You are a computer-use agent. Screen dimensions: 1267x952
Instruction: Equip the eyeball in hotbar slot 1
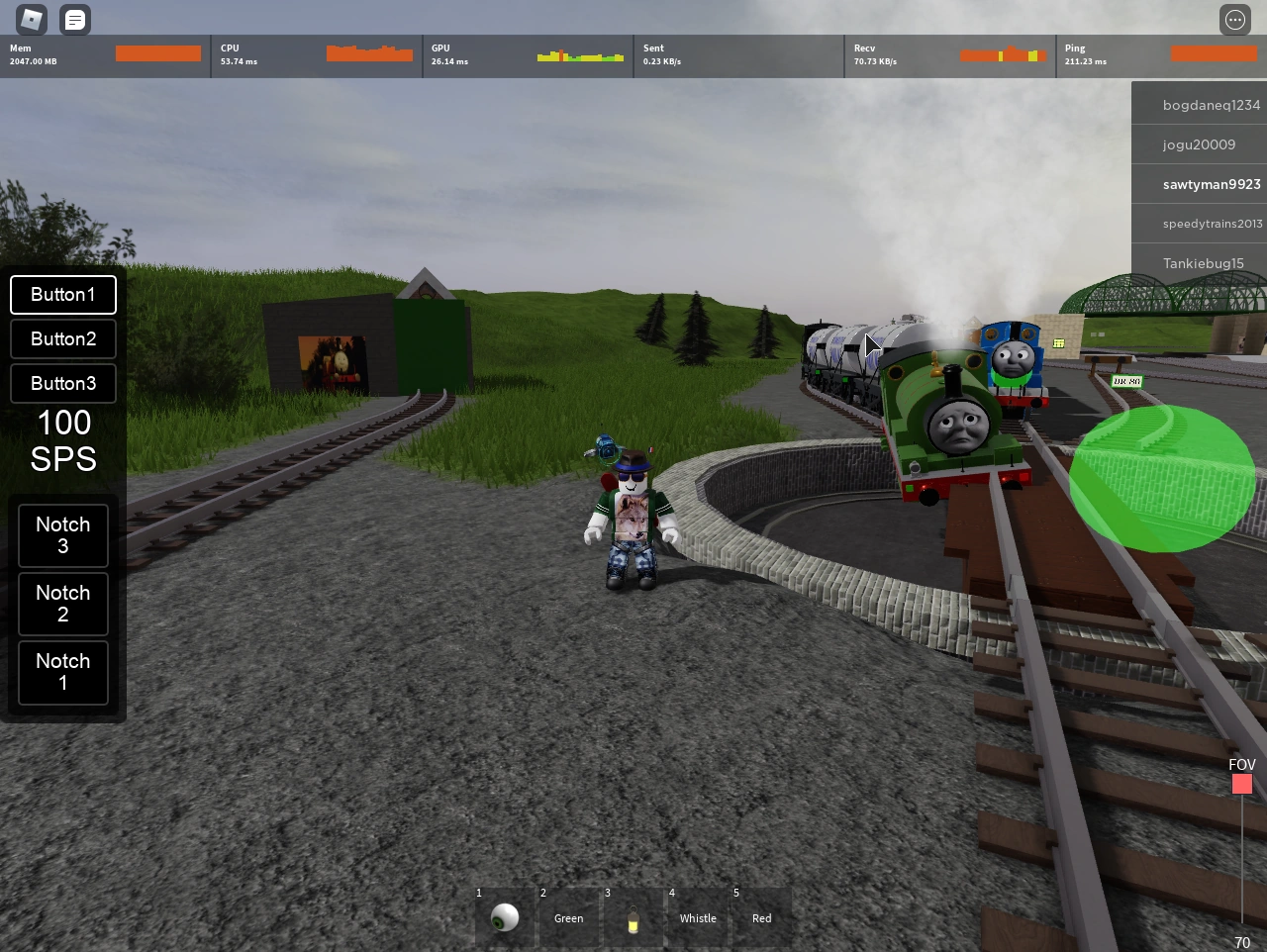[505, 917]
